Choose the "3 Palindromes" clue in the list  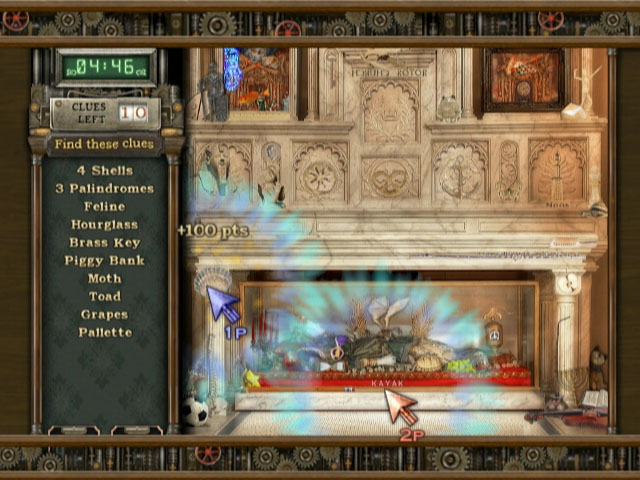point(104,188)
